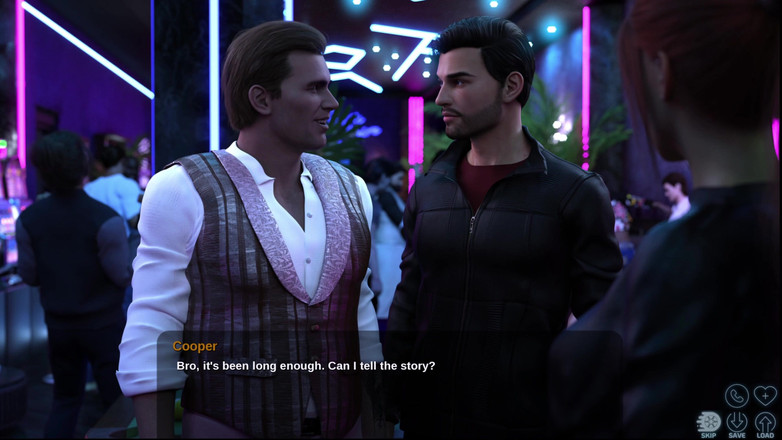The image size is (782, 440).
Task: Save the game with the Save button
Action: (737, 423)
